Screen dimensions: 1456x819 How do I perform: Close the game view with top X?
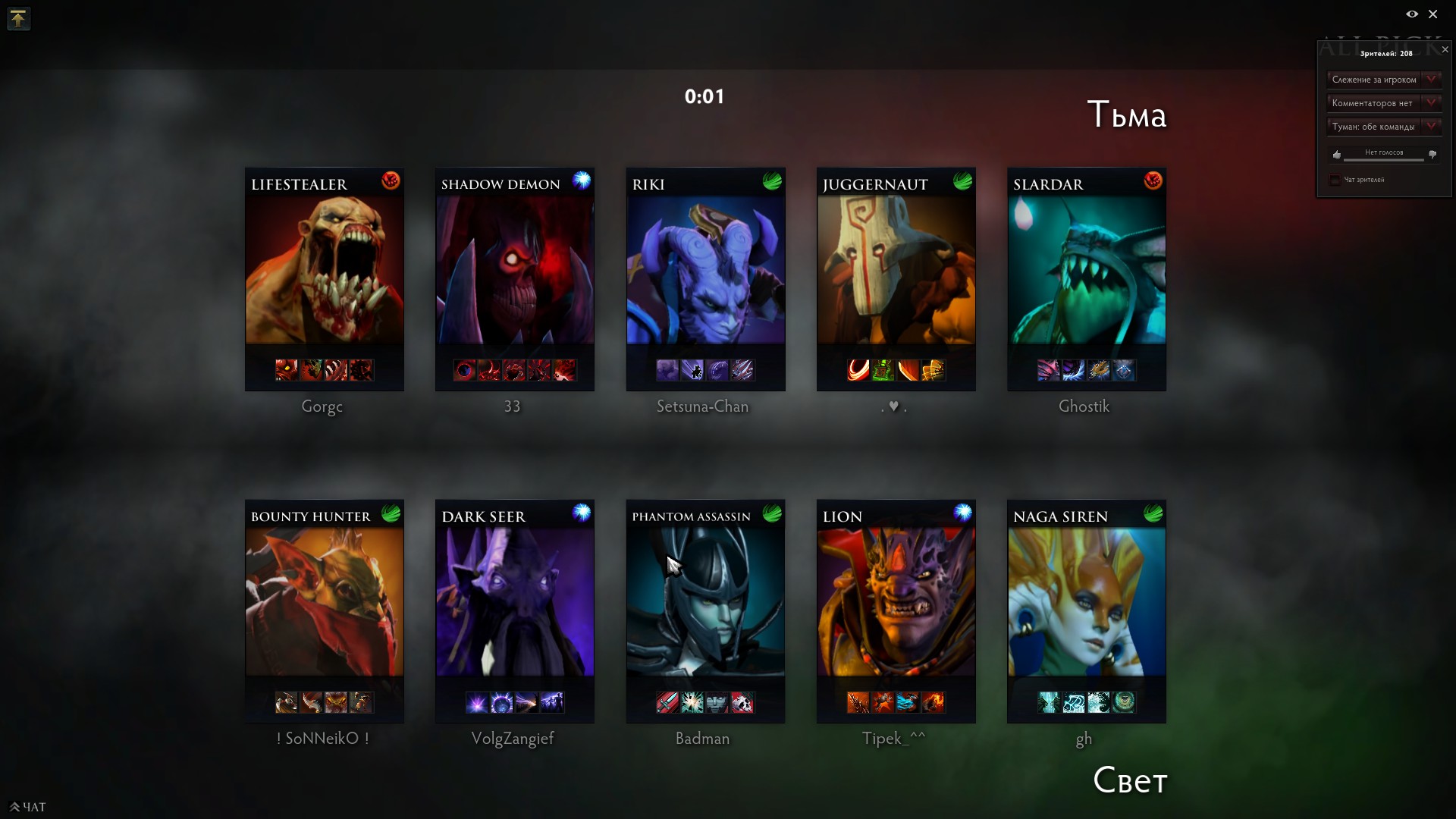pyautogui.click(x=1433, y=14)
